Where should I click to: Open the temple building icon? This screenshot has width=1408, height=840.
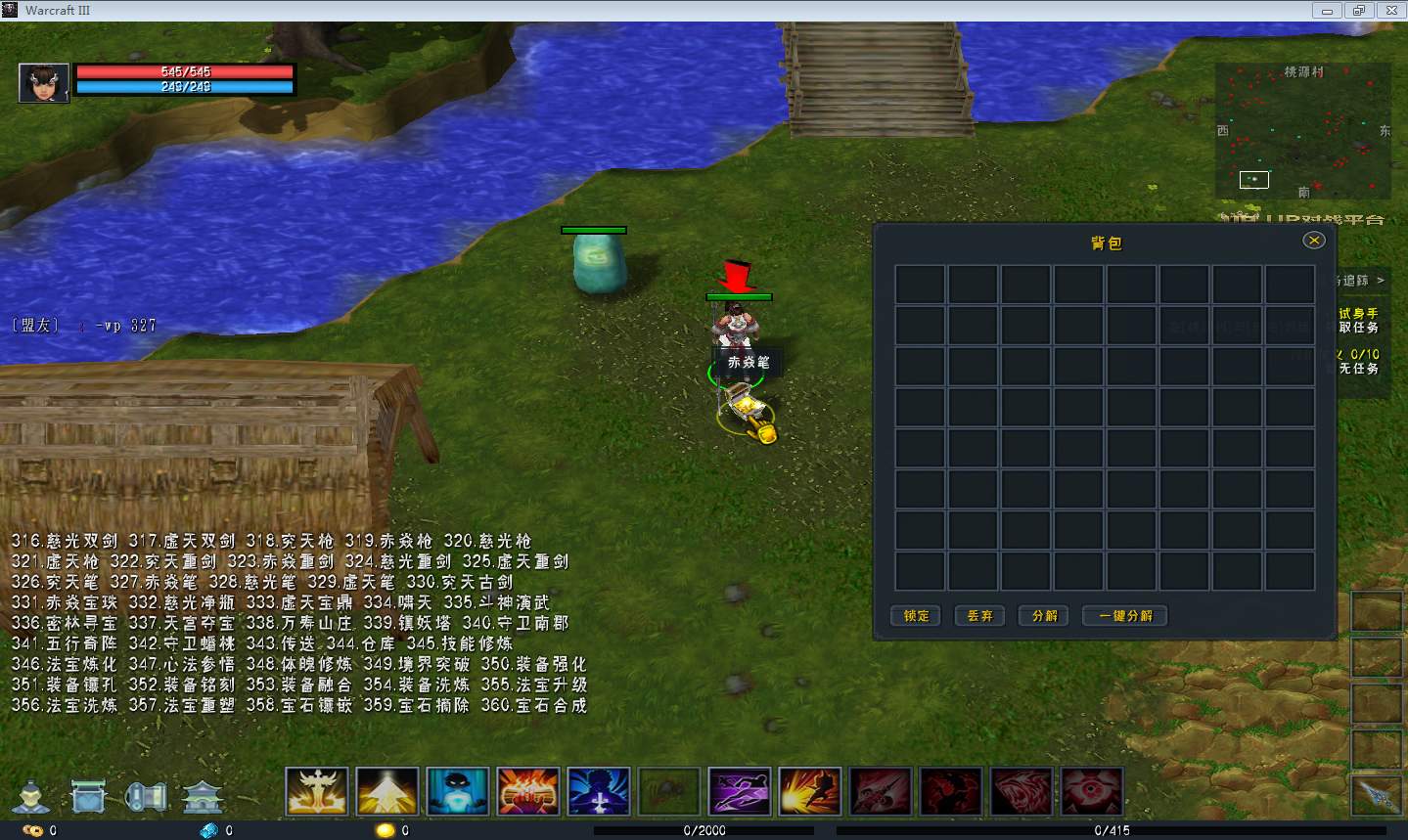pyautogui.click(x=204, y=796)
